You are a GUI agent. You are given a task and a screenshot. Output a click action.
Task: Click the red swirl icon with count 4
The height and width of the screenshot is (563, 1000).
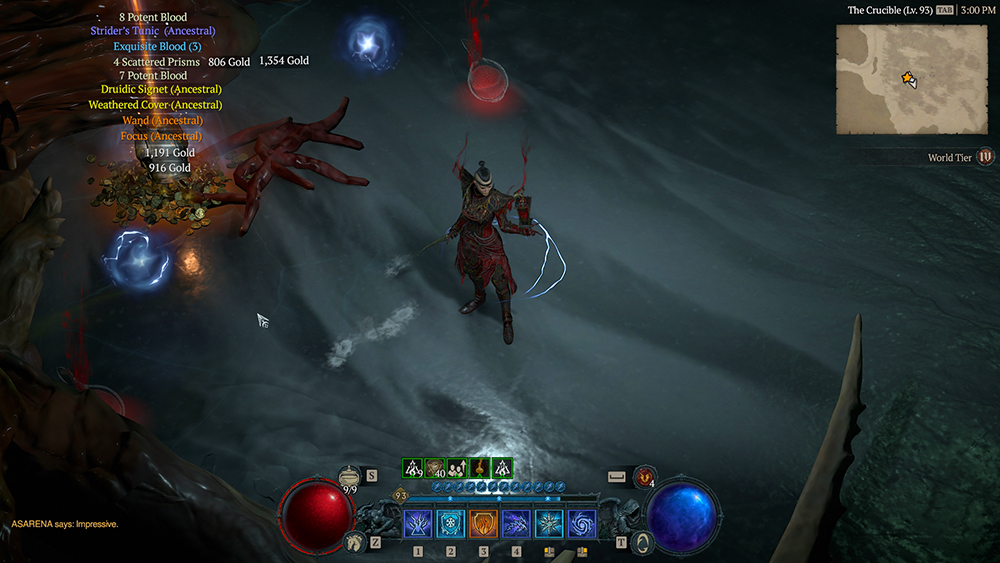[x=645, y=476]
